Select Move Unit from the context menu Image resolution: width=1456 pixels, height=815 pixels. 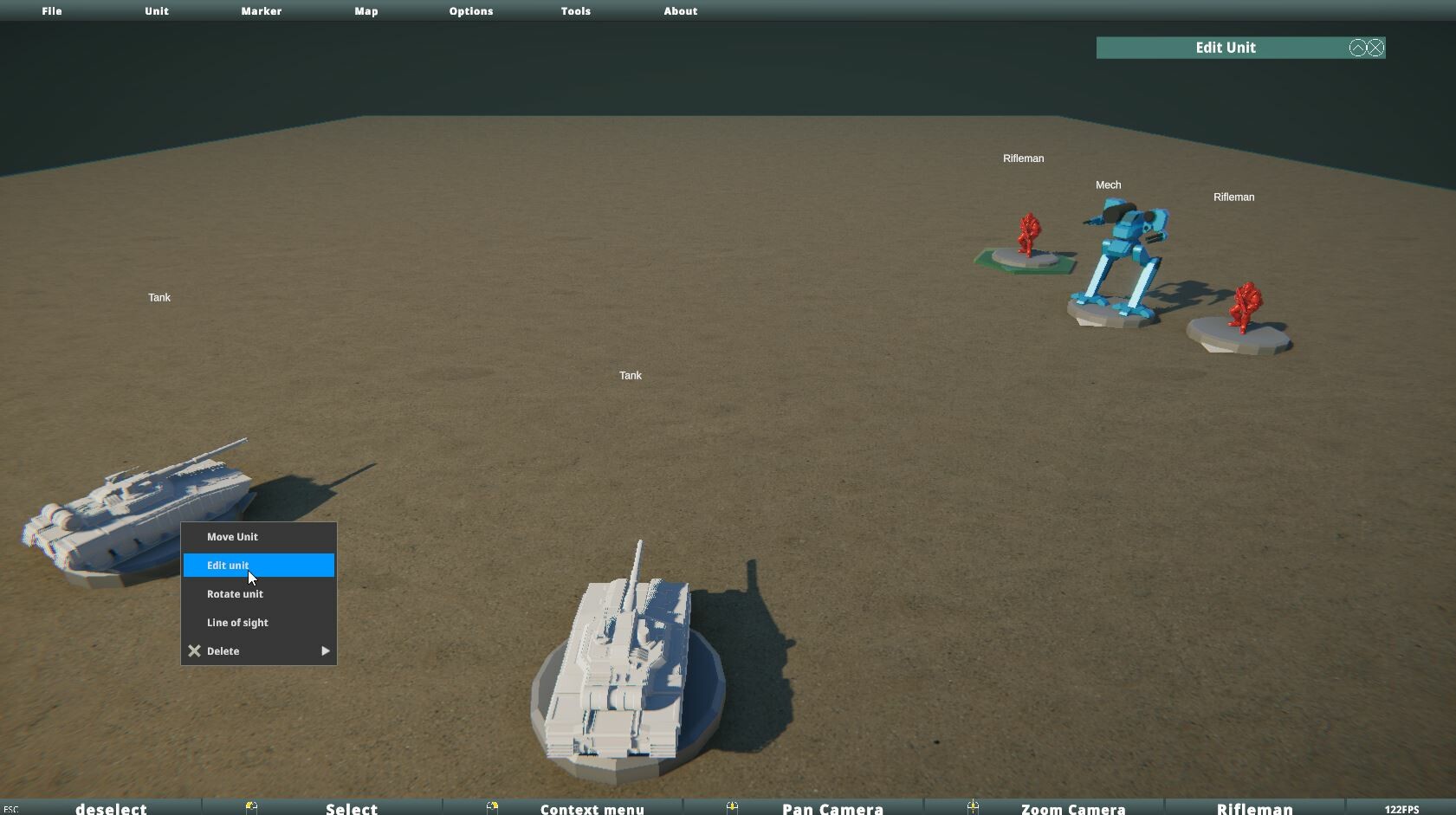click(232, 536)
